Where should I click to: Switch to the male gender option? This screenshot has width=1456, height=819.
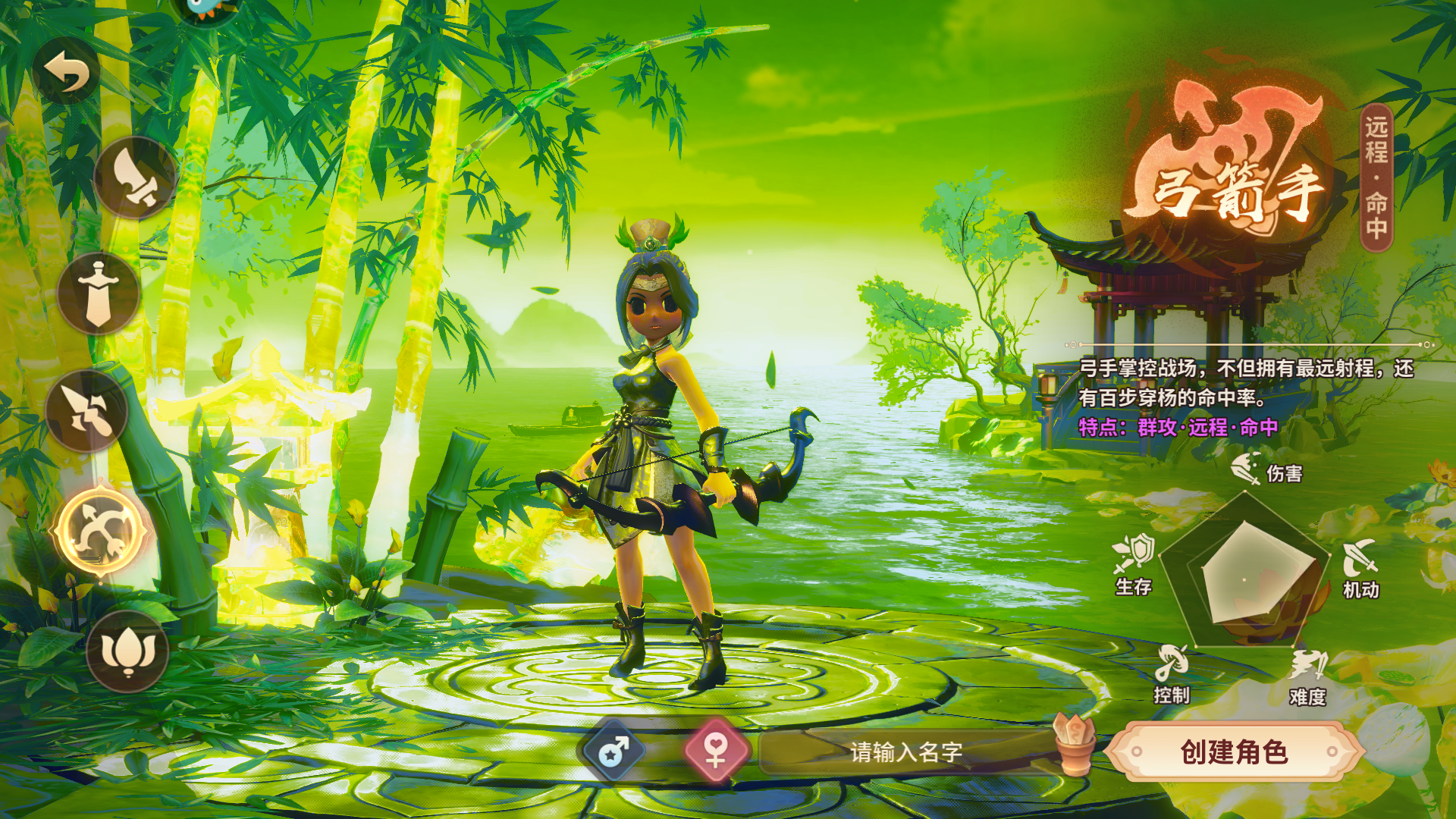tap(614, 752)
